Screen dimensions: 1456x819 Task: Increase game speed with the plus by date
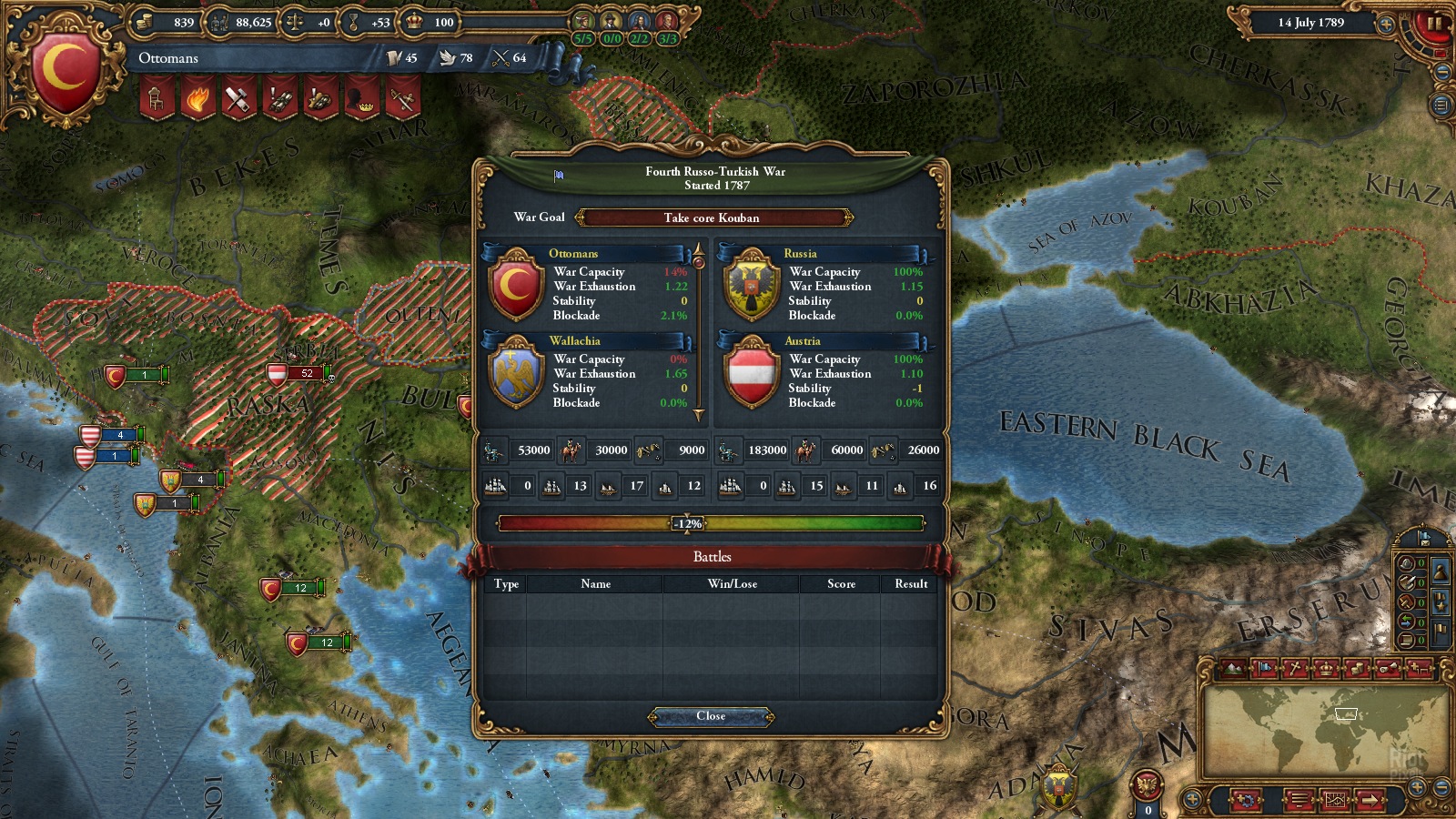pyautogui.click(x=1387, y=25)
